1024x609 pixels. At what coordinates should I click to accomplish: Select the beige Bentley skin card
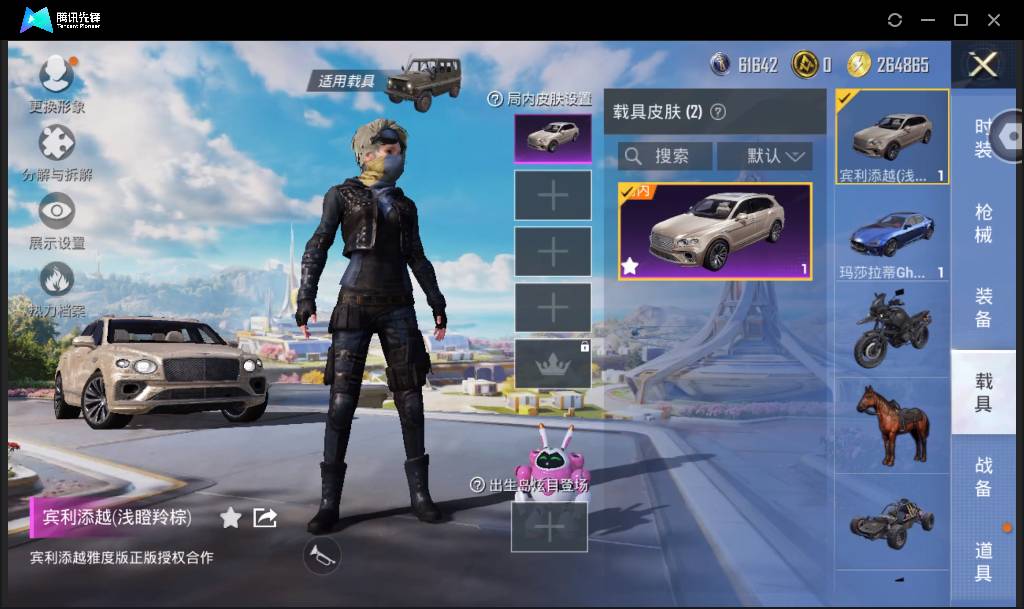pos(715,231)
